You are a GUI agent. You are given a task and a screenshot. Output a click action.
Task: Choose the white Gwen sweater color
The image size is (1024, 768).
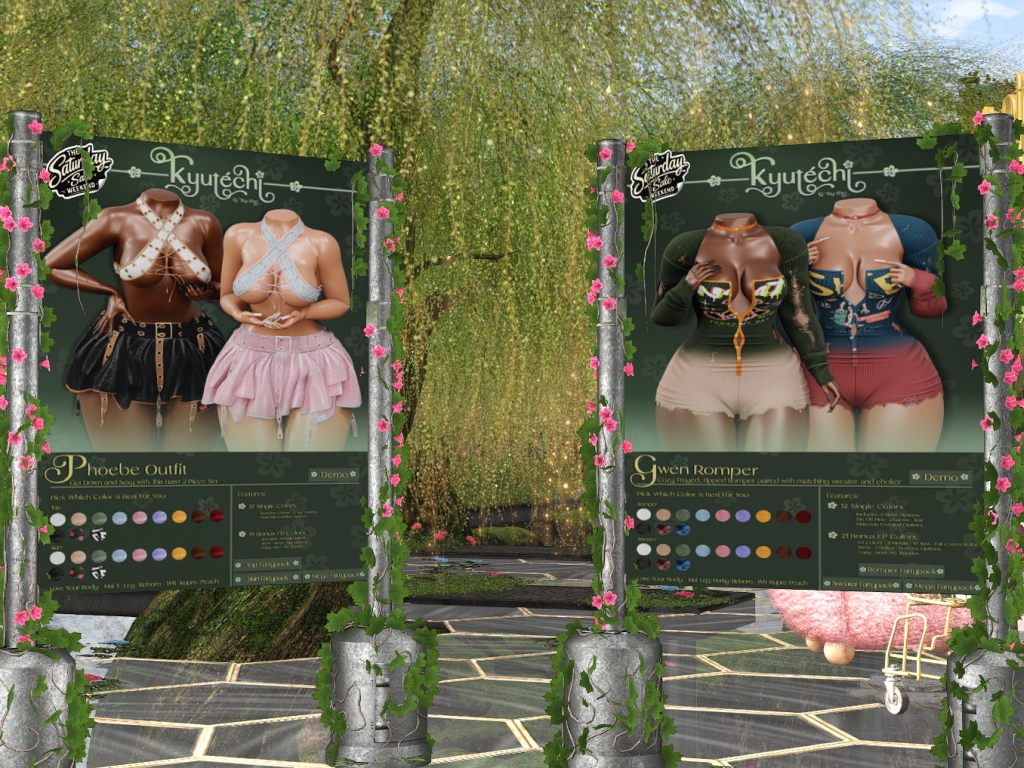click(643, 550)
